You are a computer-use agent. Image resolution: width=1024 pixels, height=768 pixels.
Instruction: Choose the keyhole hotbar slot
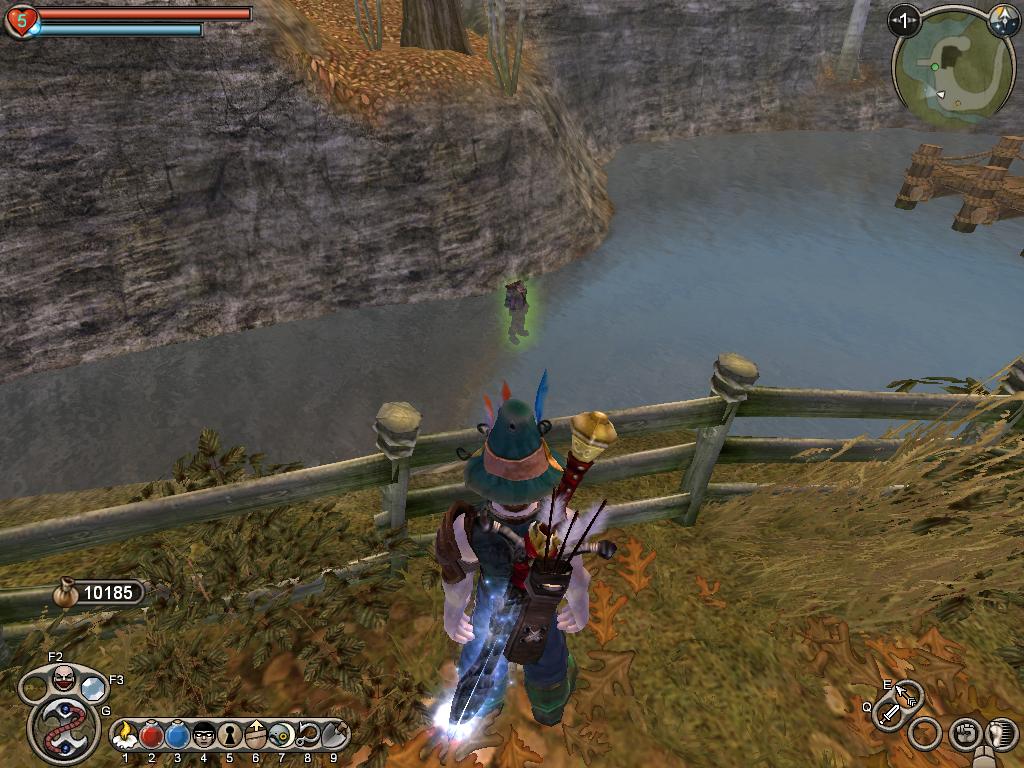pyautogui.click(x=229, y=736)
